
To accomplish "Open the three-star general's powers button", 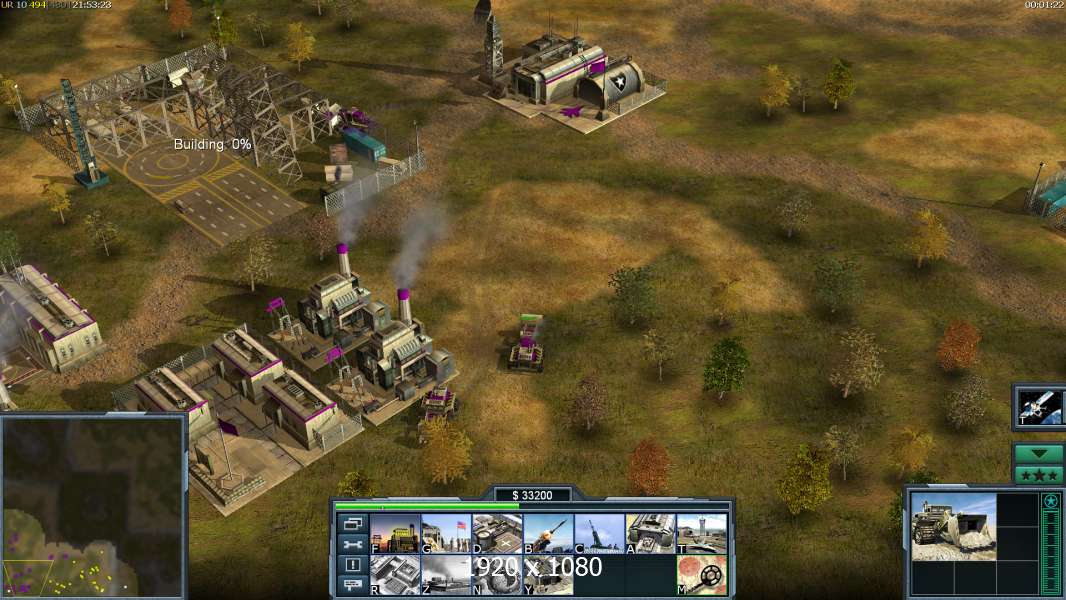I will click(x=1038, y=474).
